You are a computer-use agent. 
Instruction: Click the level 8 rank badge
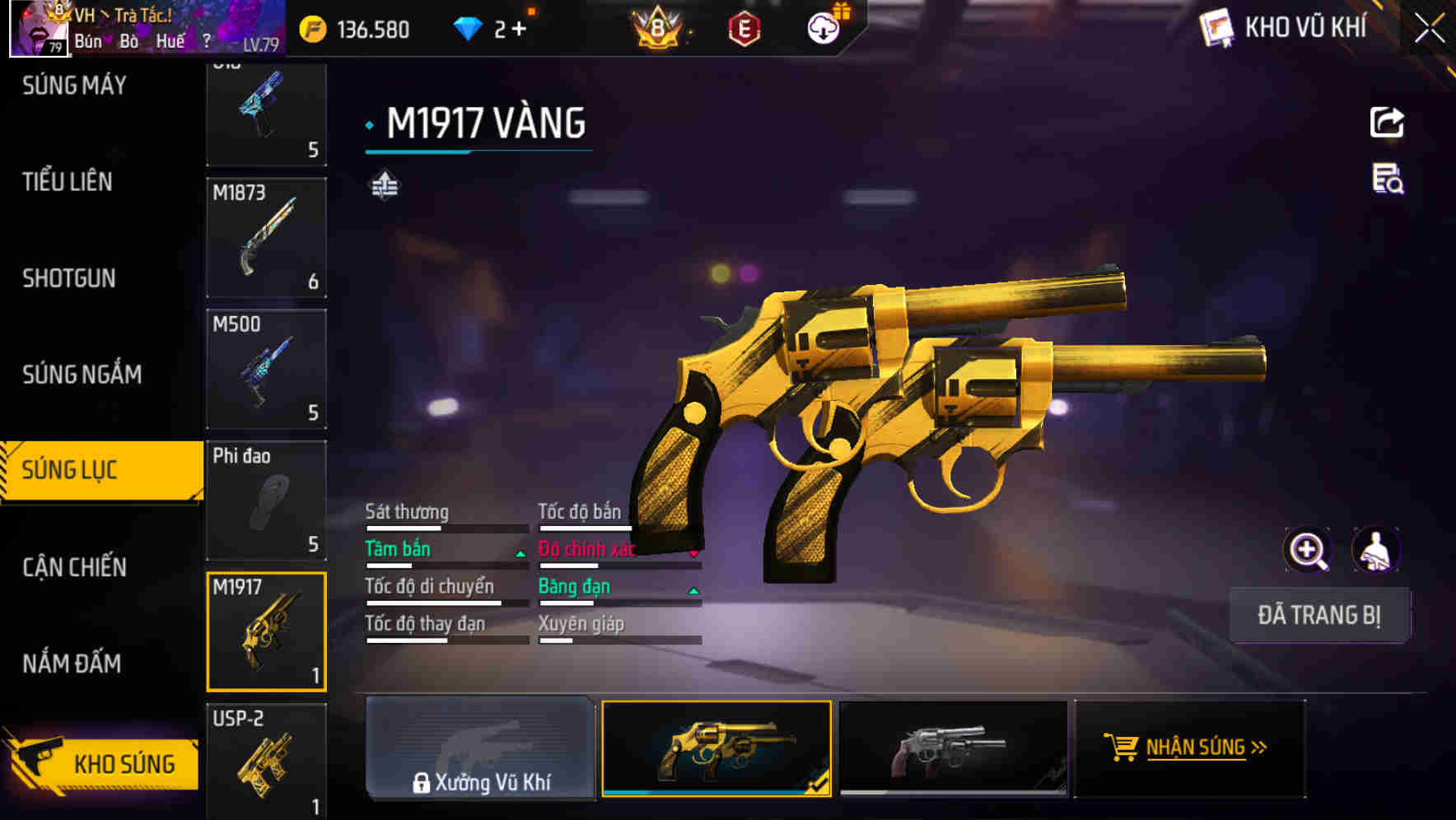click(659, 27)
